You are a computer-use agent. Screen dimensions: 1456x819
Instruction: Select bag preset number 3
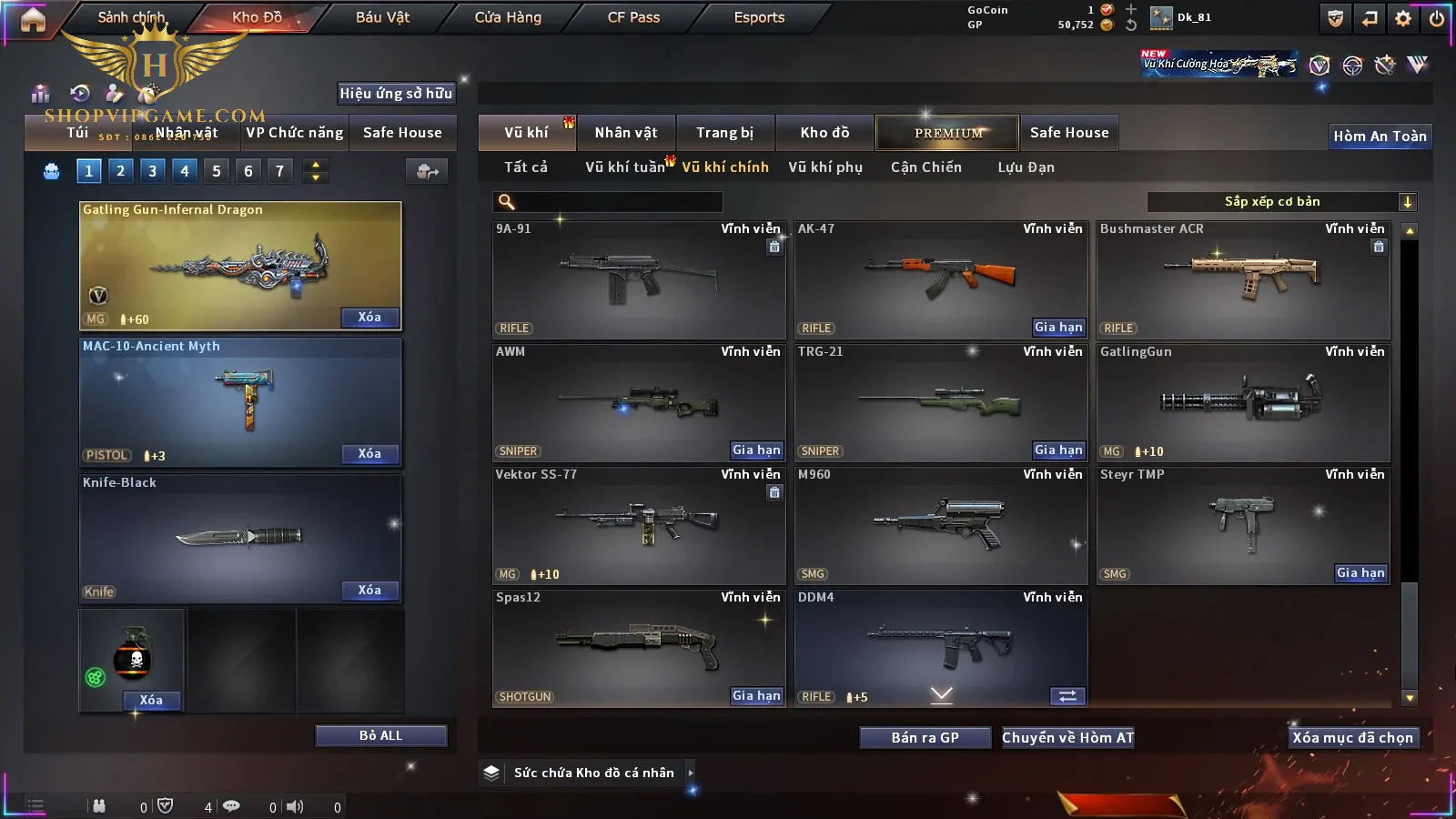(x=152, y=171)
